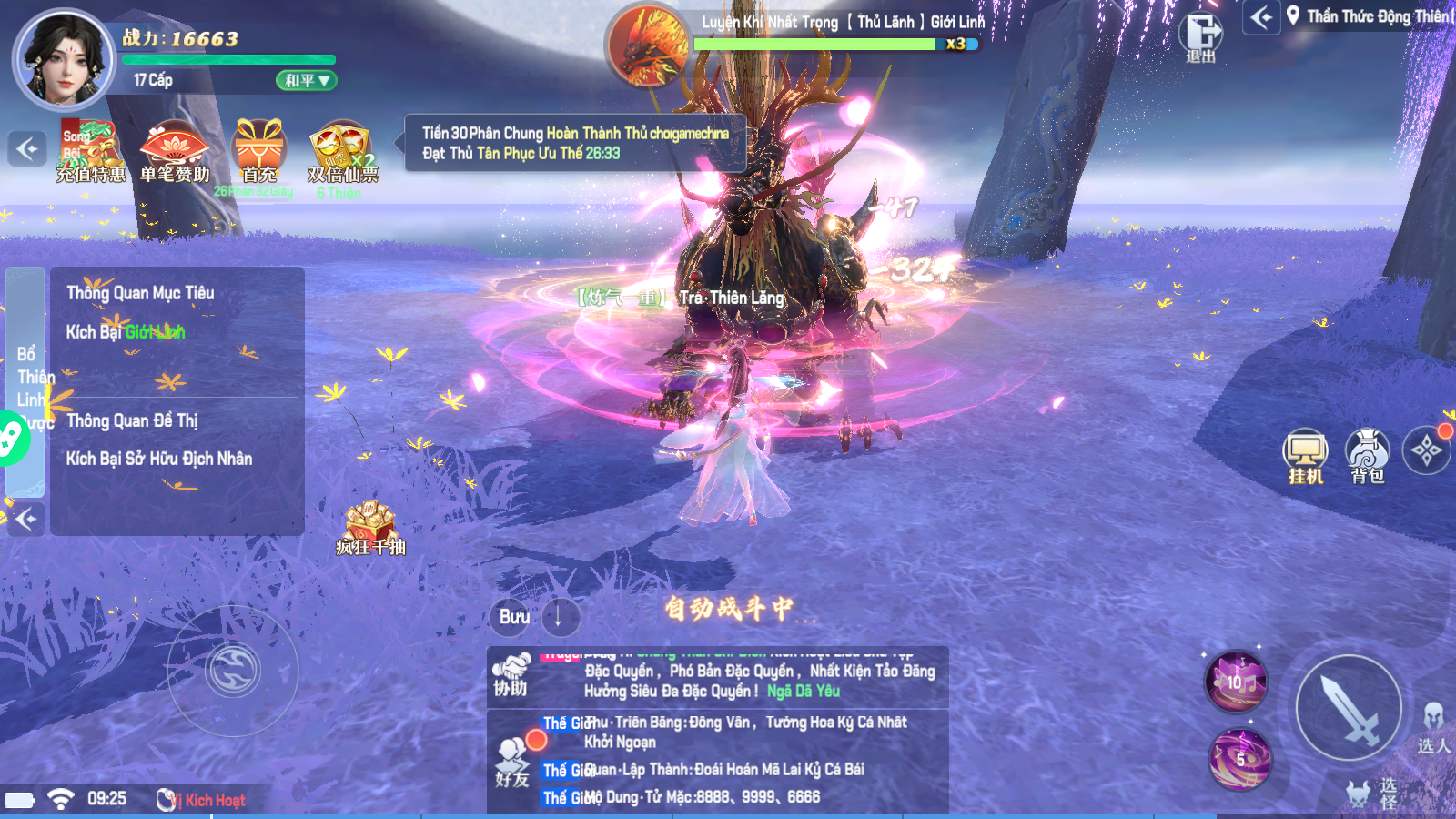Screen dimensions: 1456x819
Task: Activate the skill showing cooldown 5
Action: [x=1239, y=759]
